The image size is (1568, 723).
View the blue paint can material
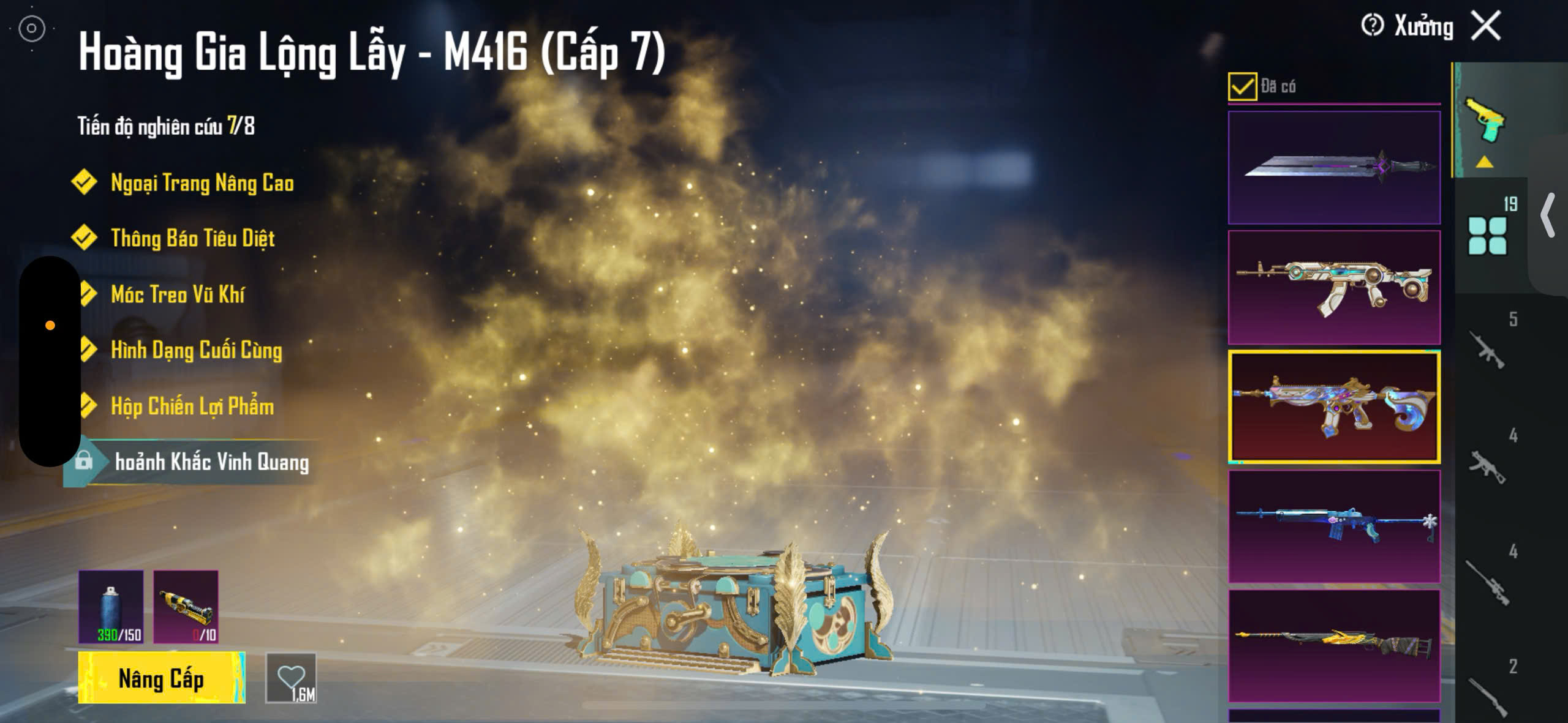(x=111, y=607)
